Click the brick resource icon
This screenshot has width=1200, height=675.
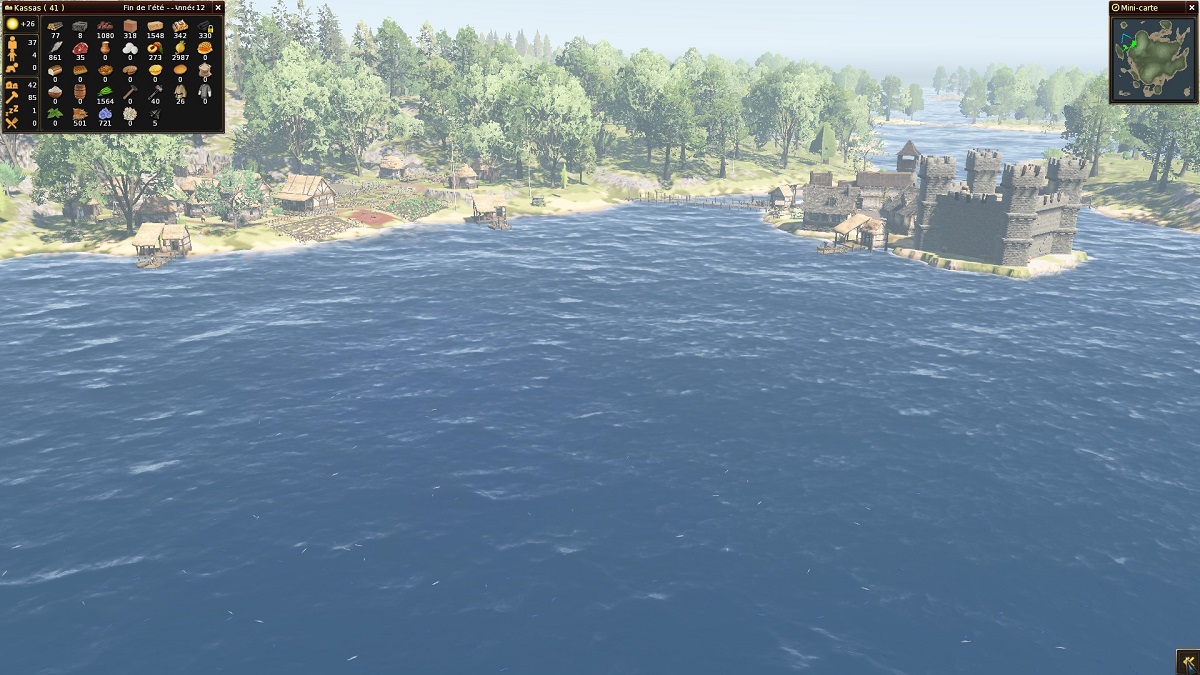pyautogui.click(x=130, y=25)
